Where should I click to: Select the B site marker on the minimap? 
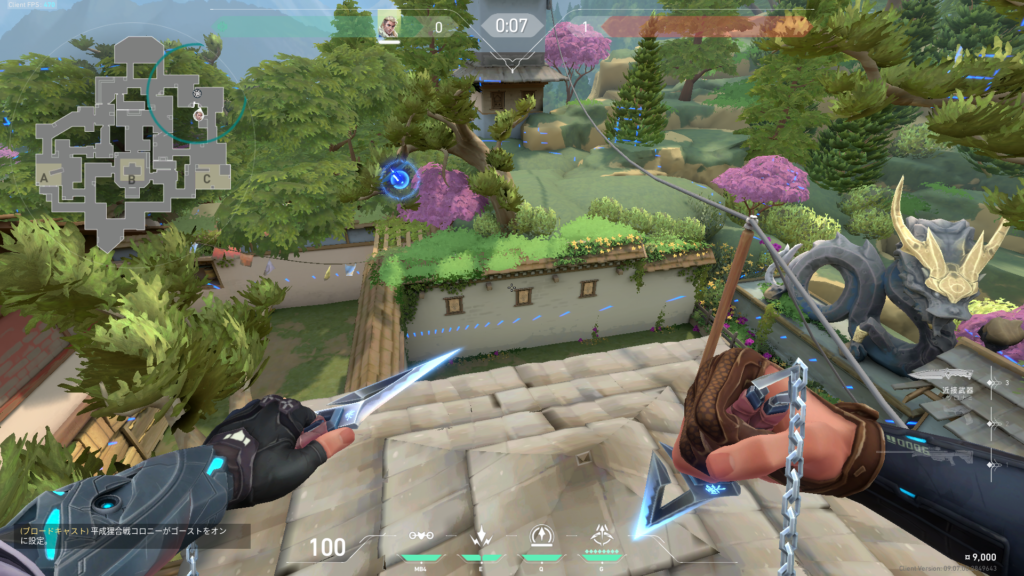coord(131,180)
